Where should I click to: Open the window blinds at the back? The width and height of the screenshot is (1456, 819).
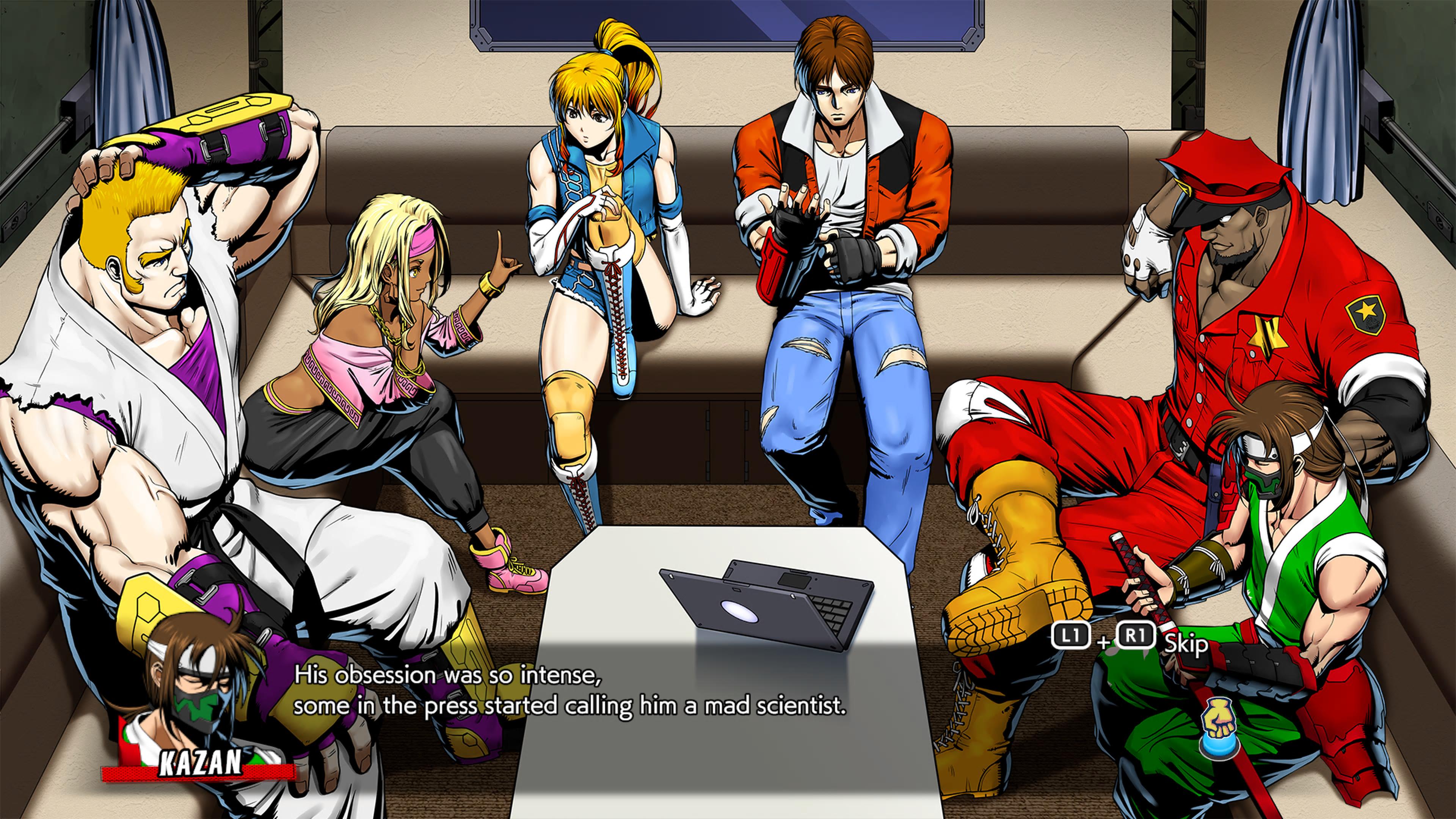(x=723, y=25)
